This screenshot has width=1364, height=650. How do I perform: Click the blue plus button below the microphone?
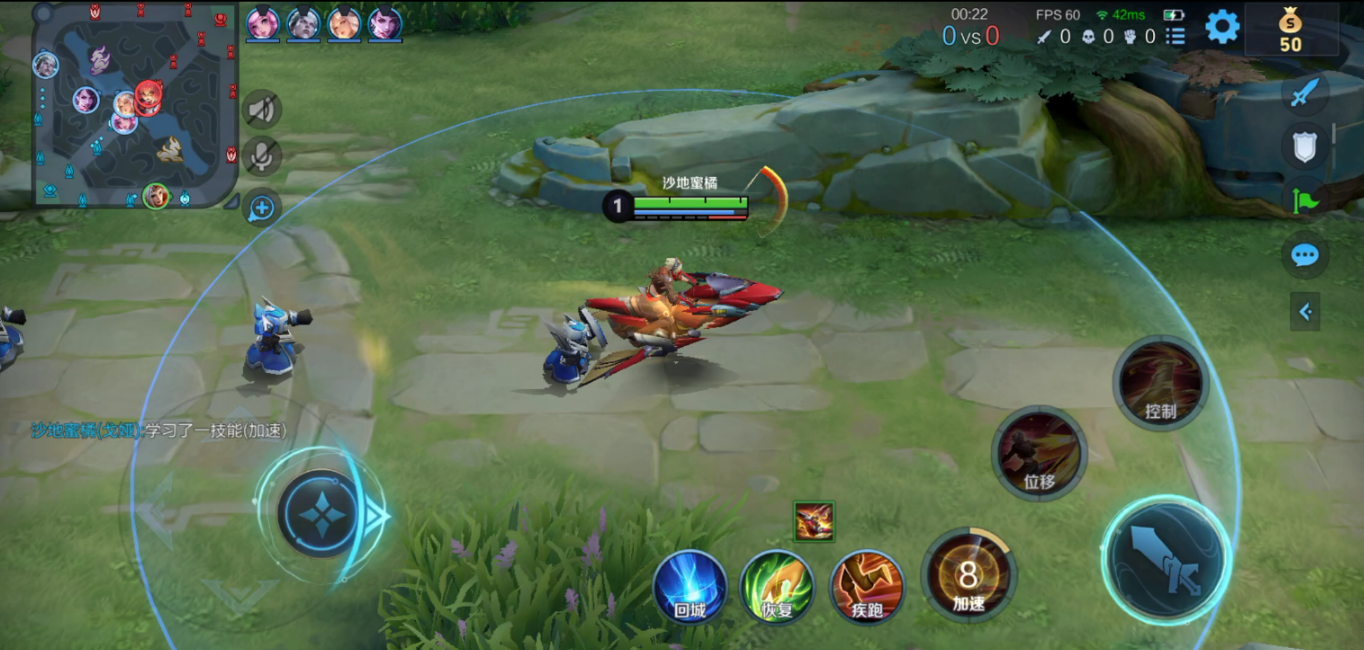(262, 208)
